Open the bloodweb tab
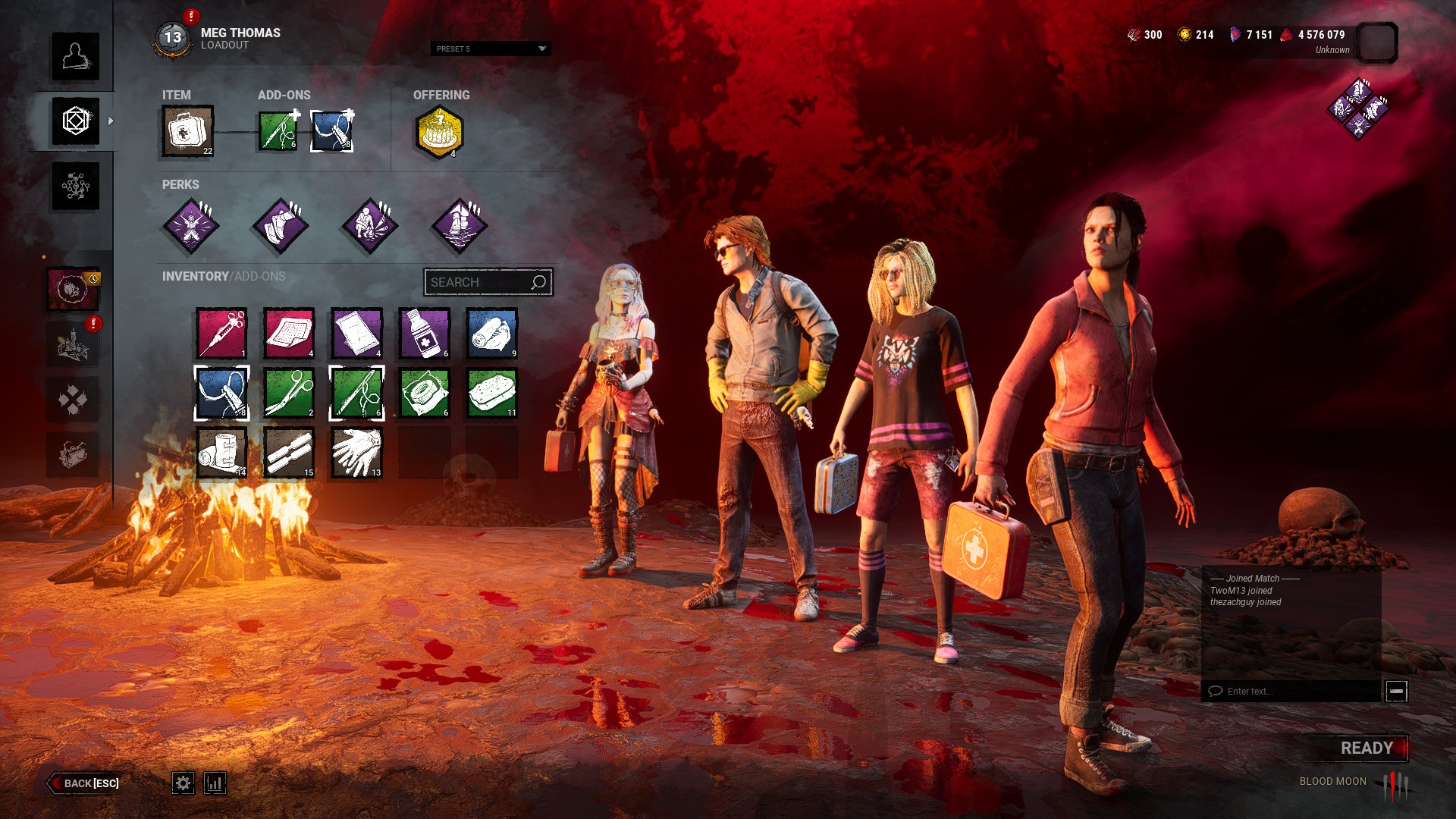 tap(75, 186)
